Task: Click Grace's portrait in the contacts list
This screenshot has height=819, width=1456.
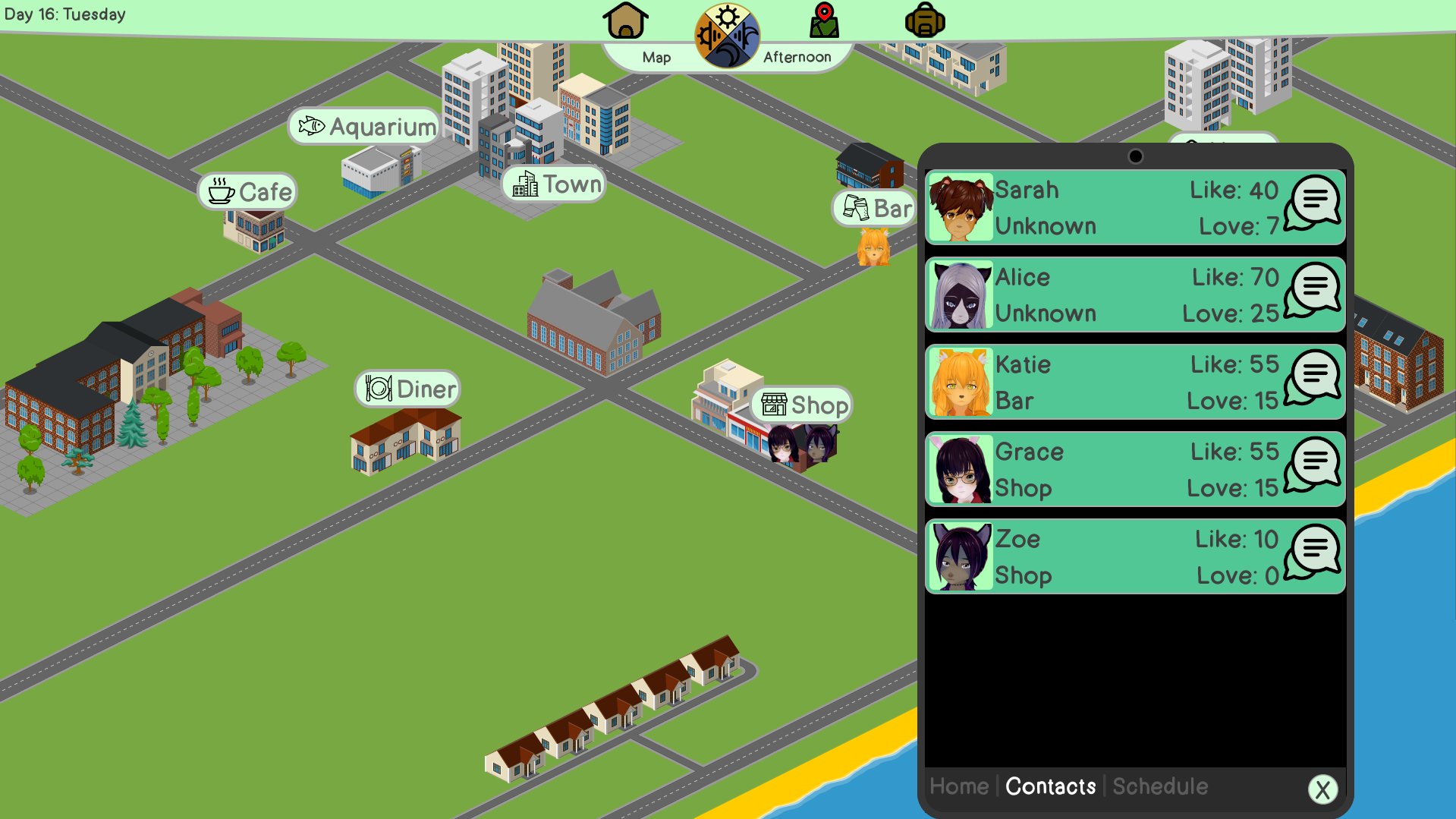Action: click(x=959, y=468)
